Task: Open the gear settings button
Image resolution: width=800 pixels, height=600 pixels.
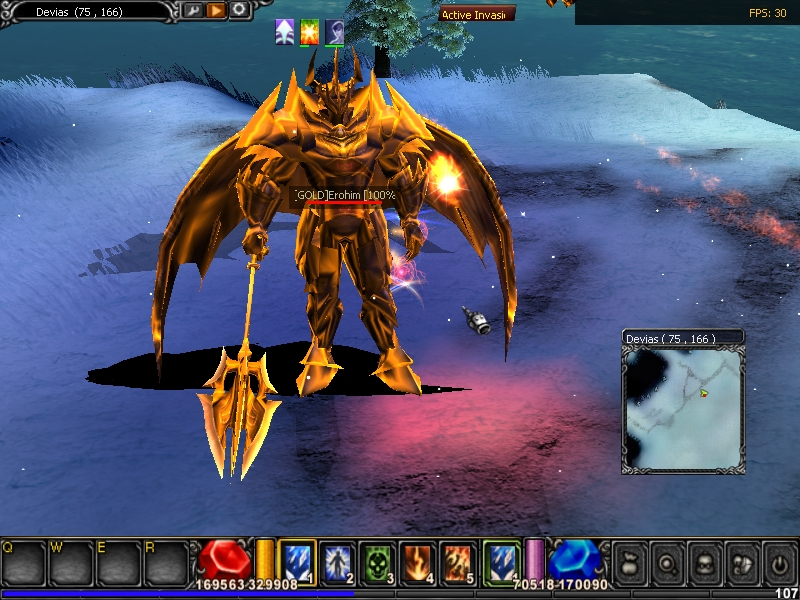Action: [239, 10]
